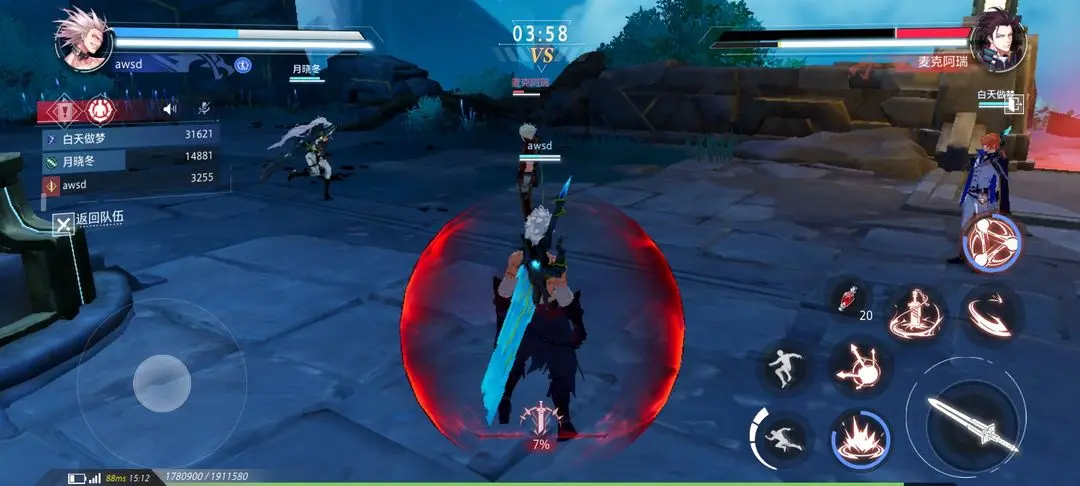
Task: Cast the crescent slash skill
Action: click(x=990, y=313)
